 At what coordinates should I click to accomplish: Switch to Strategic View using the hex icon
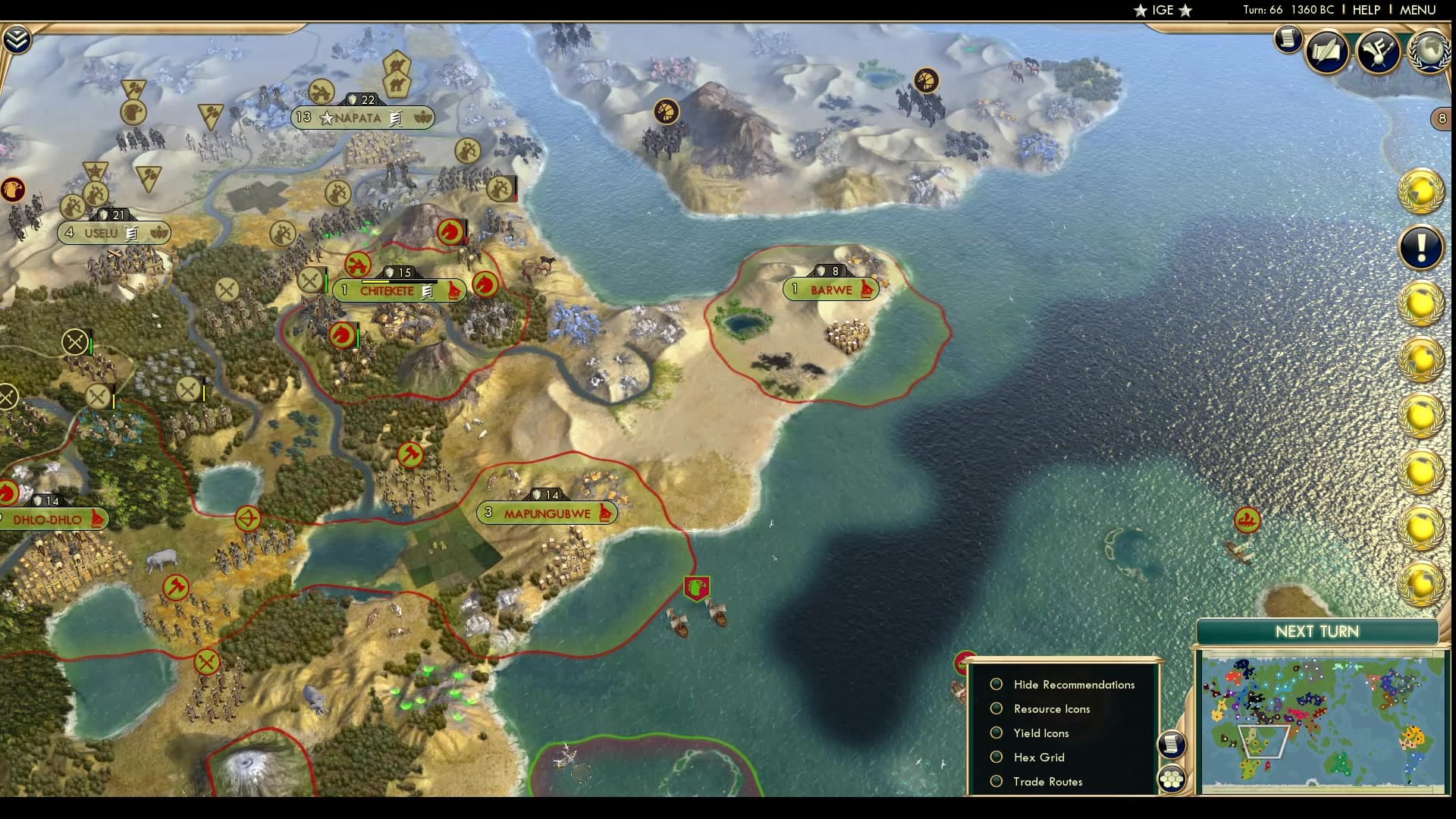(x=1172, y=777)
